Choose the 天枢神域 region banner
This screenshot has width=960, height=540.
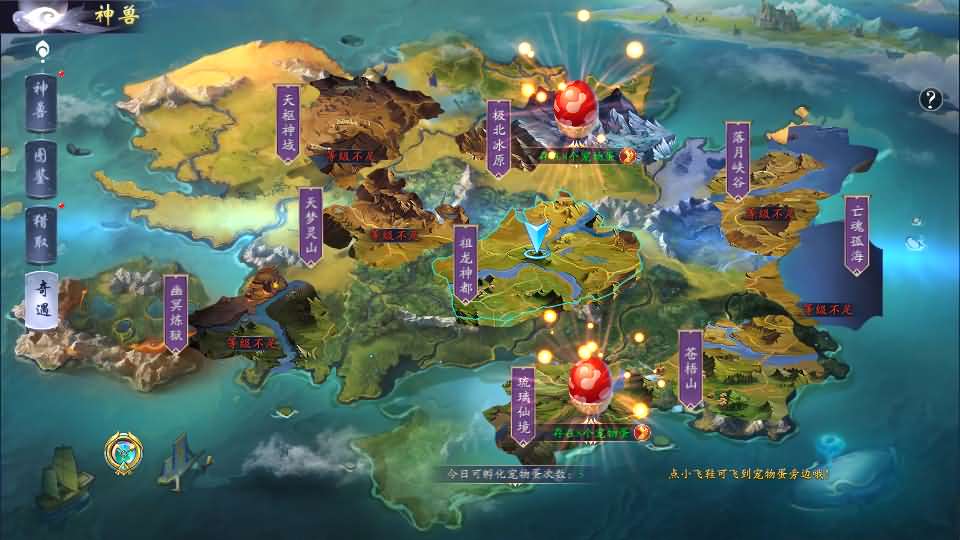pos(288,122)
